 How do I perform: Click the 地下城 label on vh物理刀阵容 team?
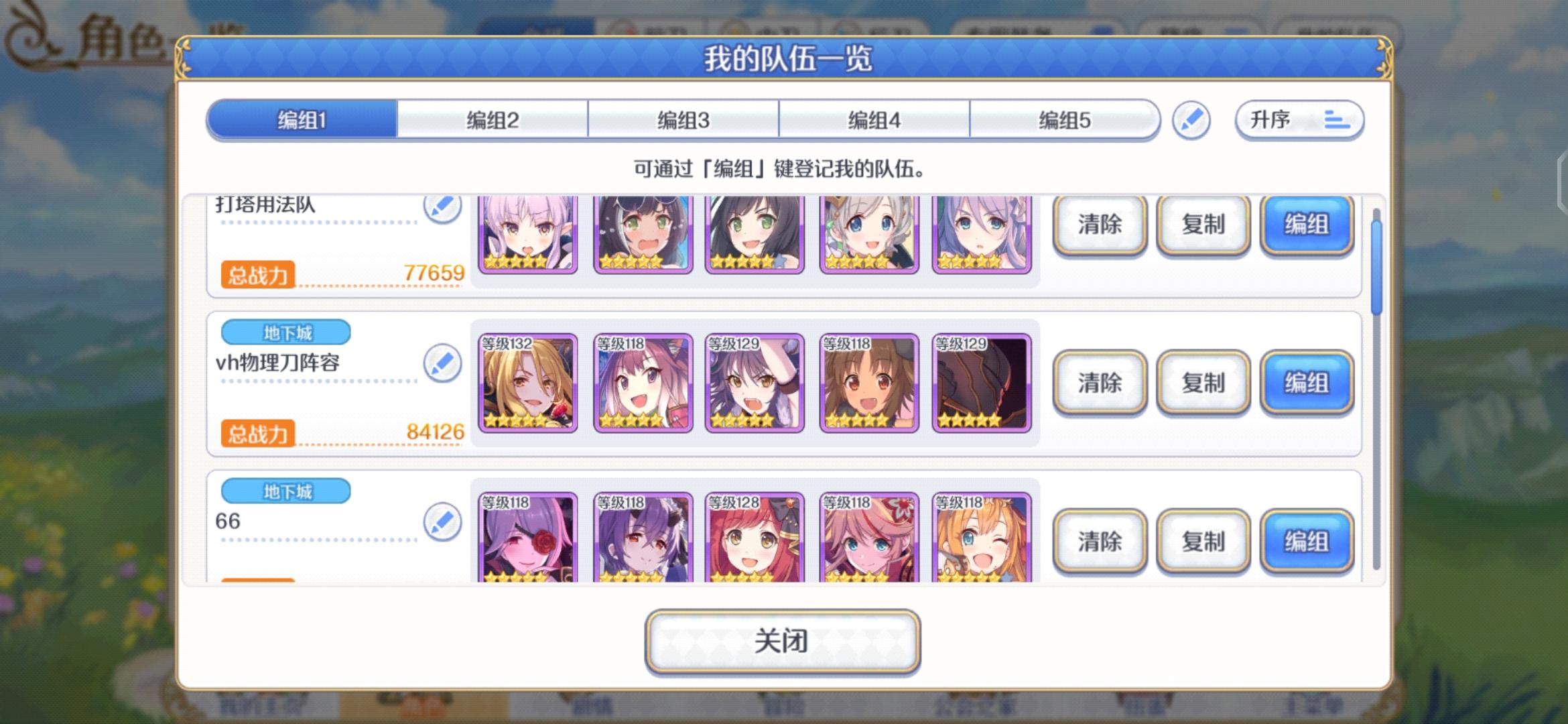pos(285,331)
